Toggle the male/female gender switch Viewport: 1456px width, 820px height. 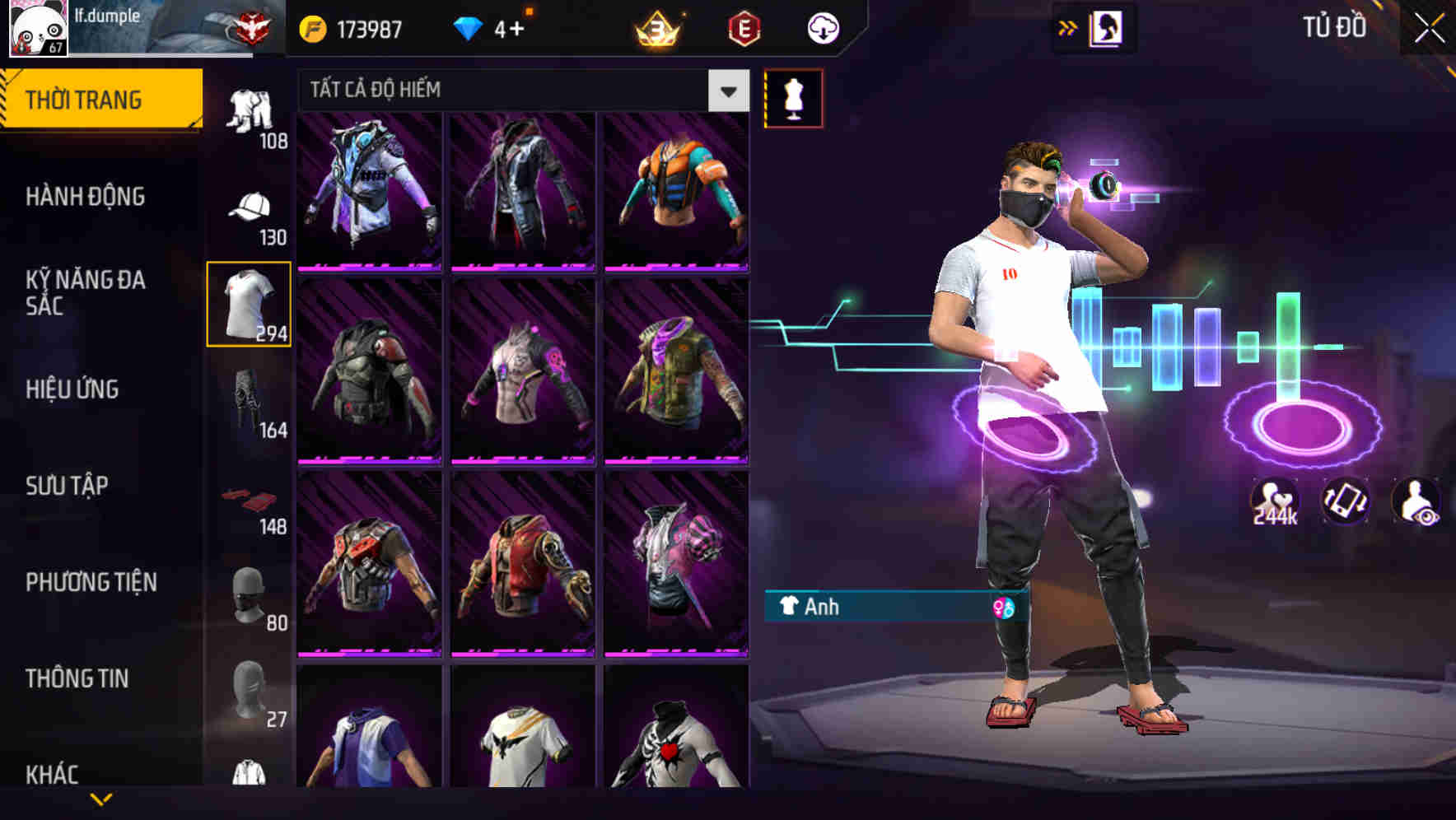click(x=1003, y=608)
